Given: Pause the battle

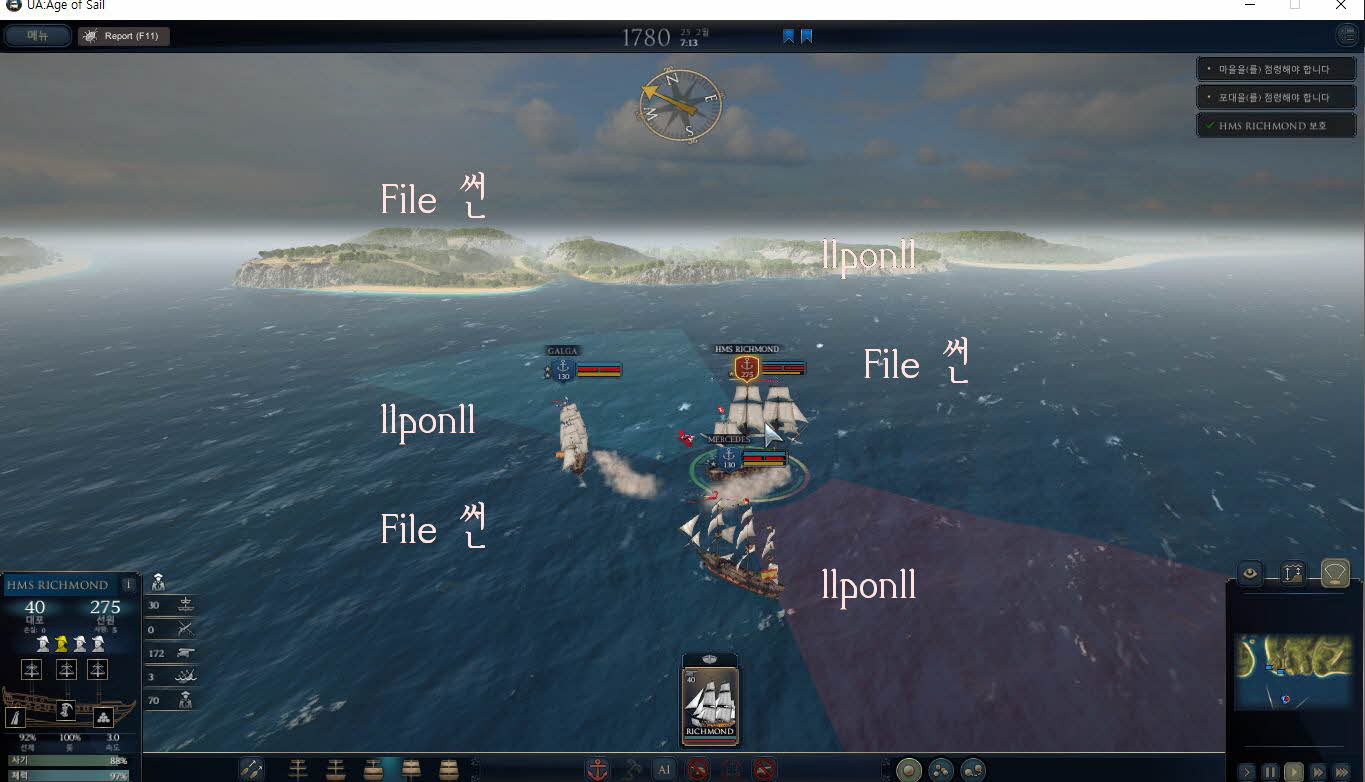Looking at the screenshot, I should 1270,772.
